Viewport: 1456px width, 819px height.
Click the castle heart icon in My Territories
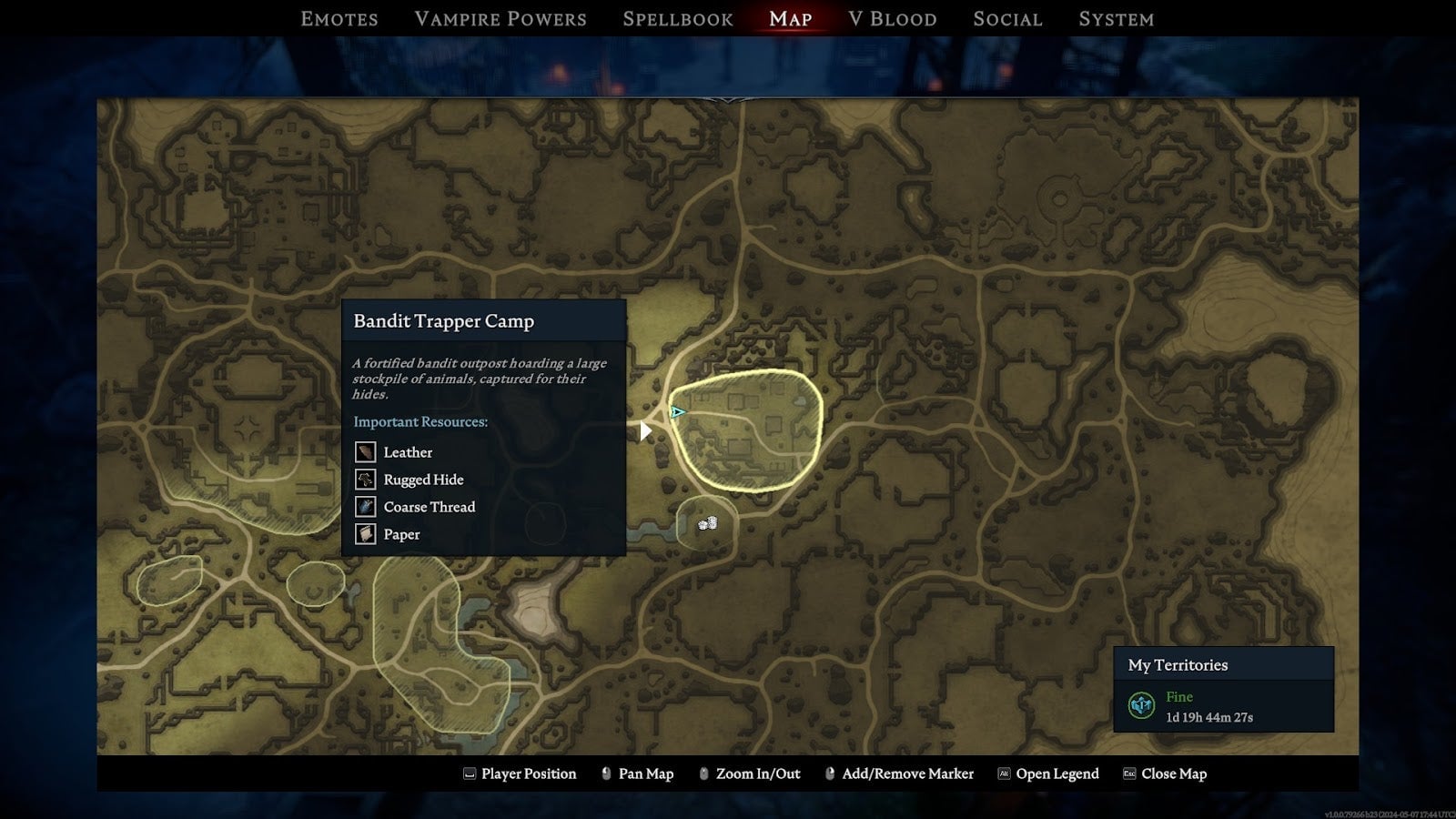1141,703
